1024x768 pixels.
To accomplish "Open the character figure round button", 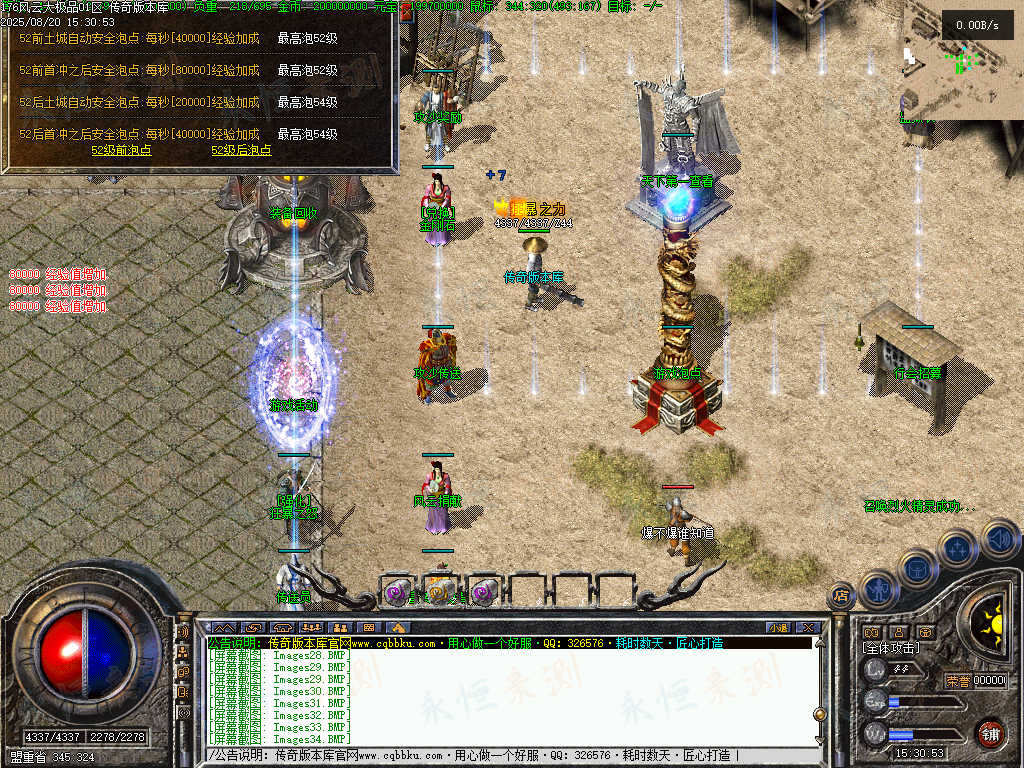I will (879, 589).
